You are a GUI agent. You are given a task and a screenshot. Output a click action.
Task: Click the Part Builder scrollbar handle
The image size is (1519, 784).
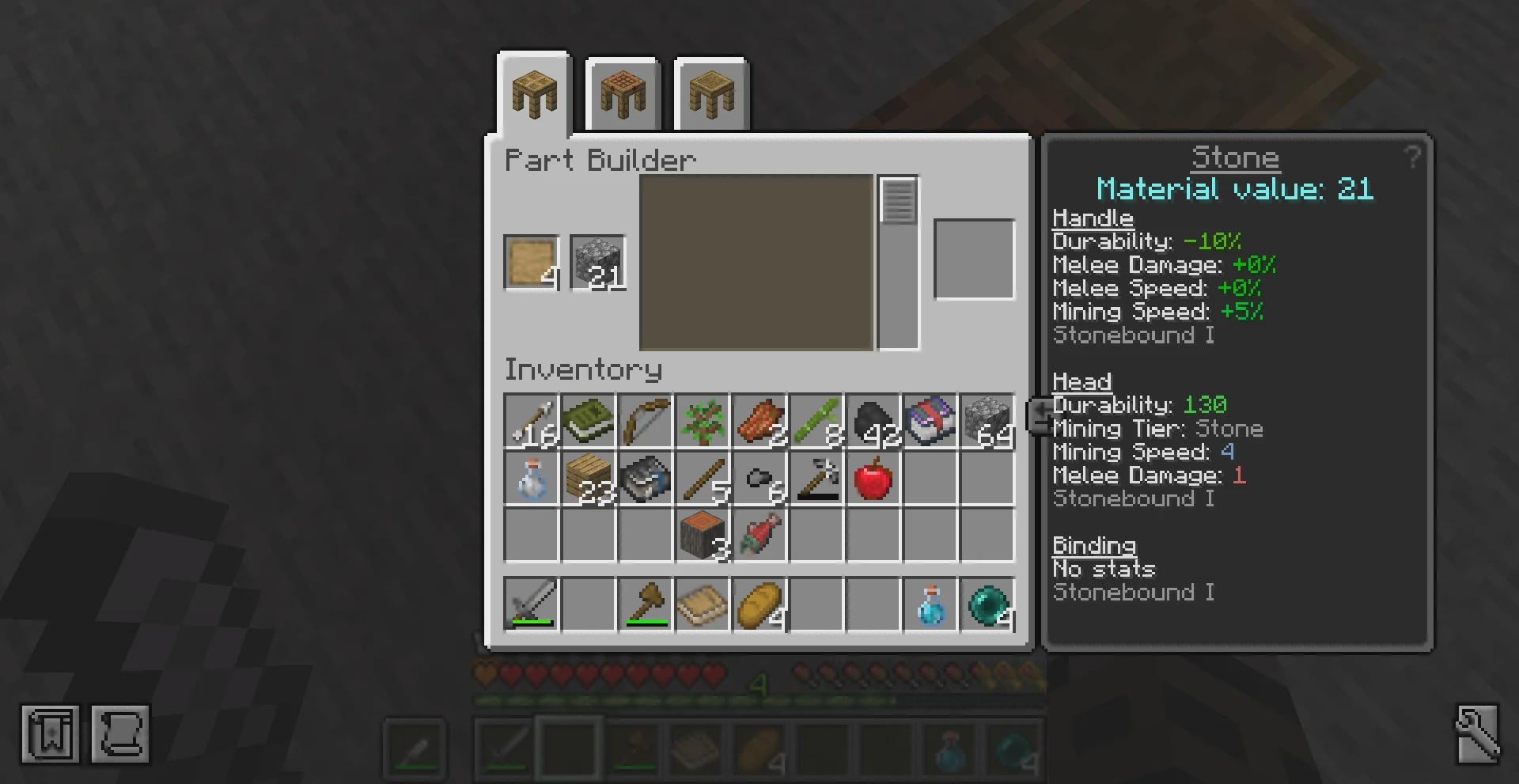click(x=898, y=202)
